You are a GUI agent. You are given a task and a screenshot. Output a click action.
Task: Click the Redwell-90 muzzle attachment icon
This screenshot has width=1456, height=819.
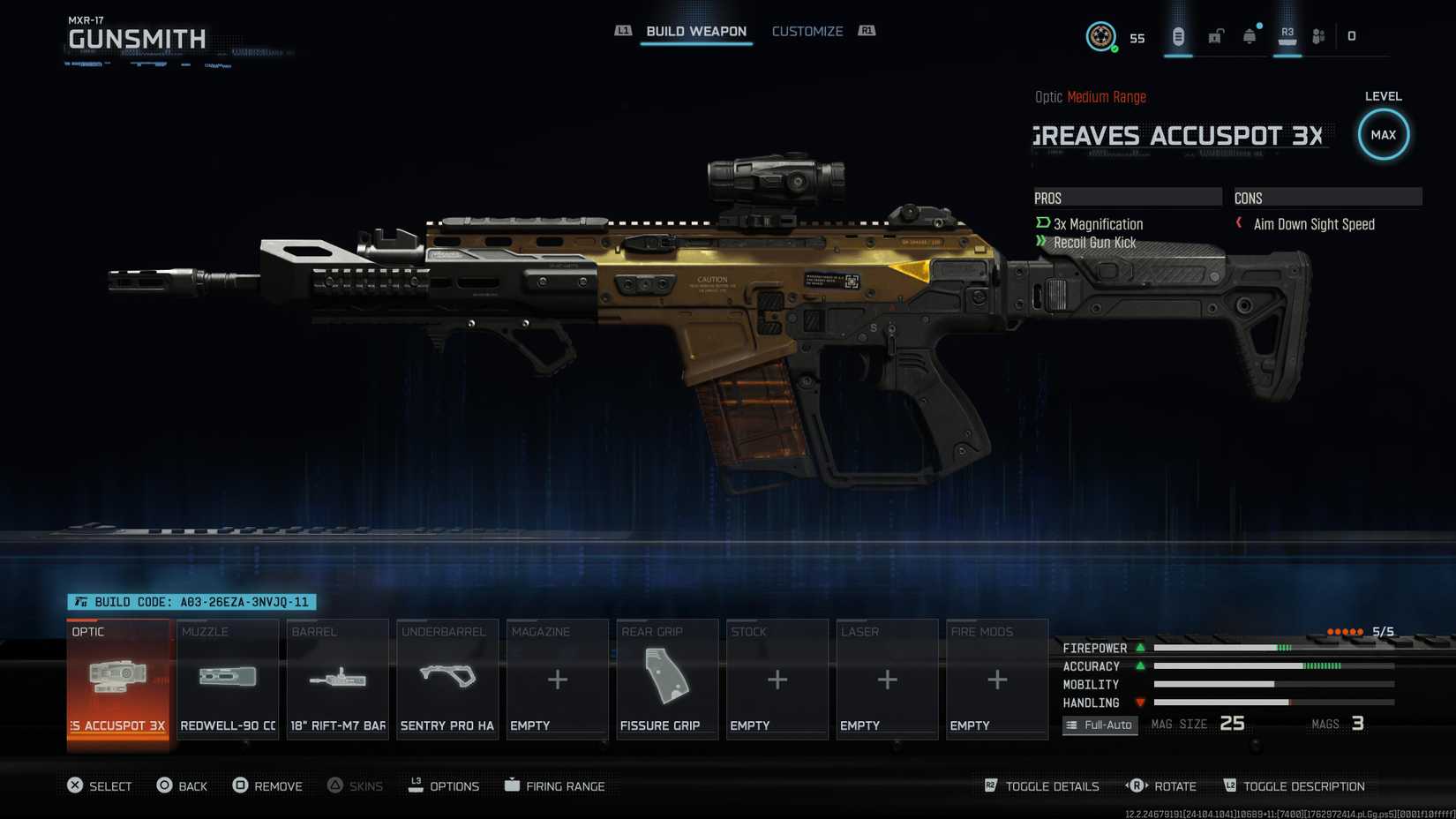(x=228, y=680)
